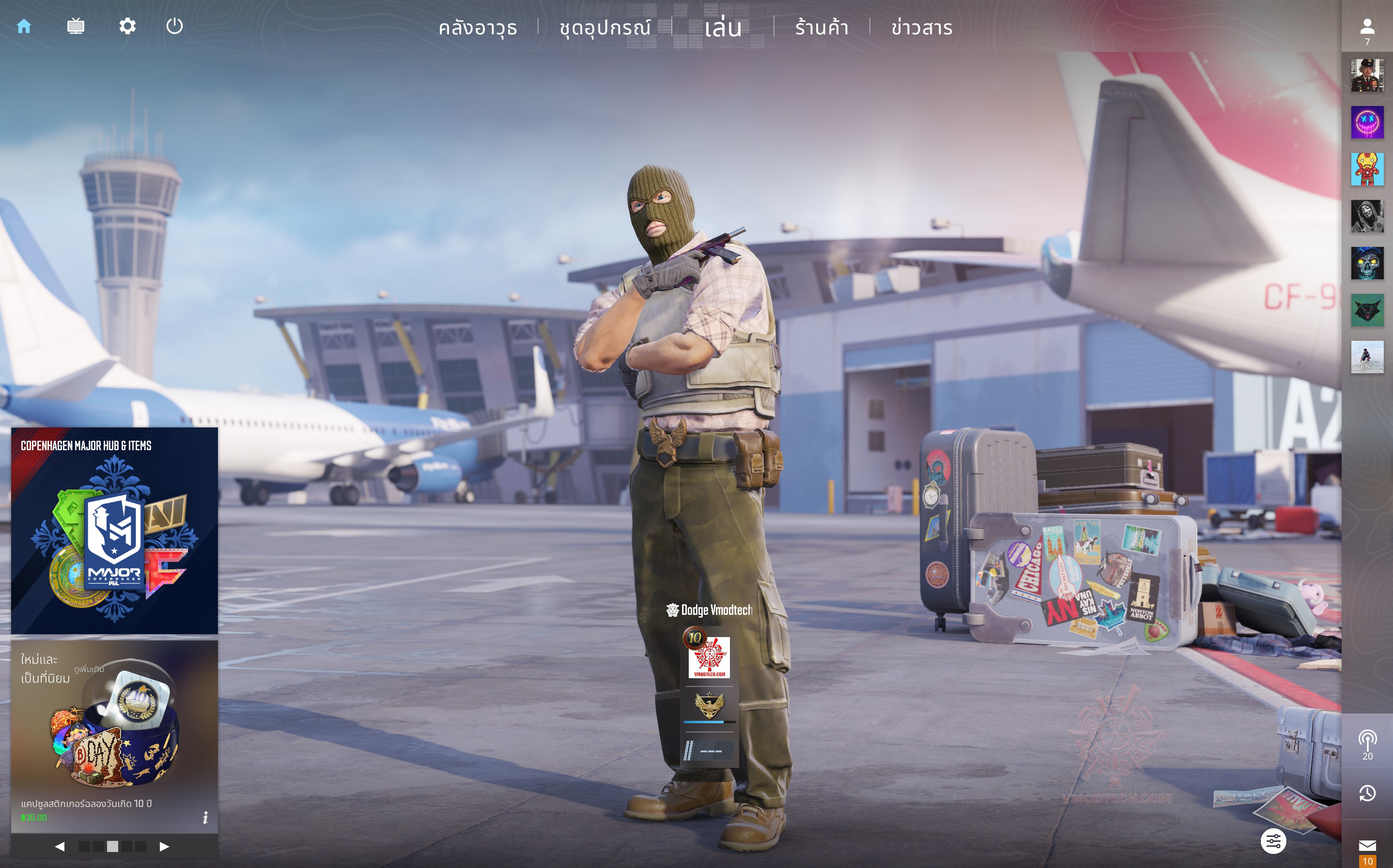
Task: Click the power quit icon
Action: coord(174,27)
